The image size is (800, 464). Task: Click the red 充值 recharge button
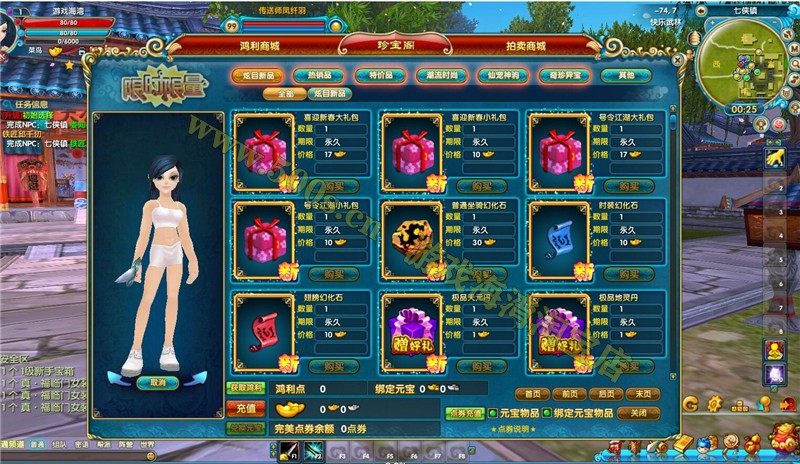coord(248,408)
